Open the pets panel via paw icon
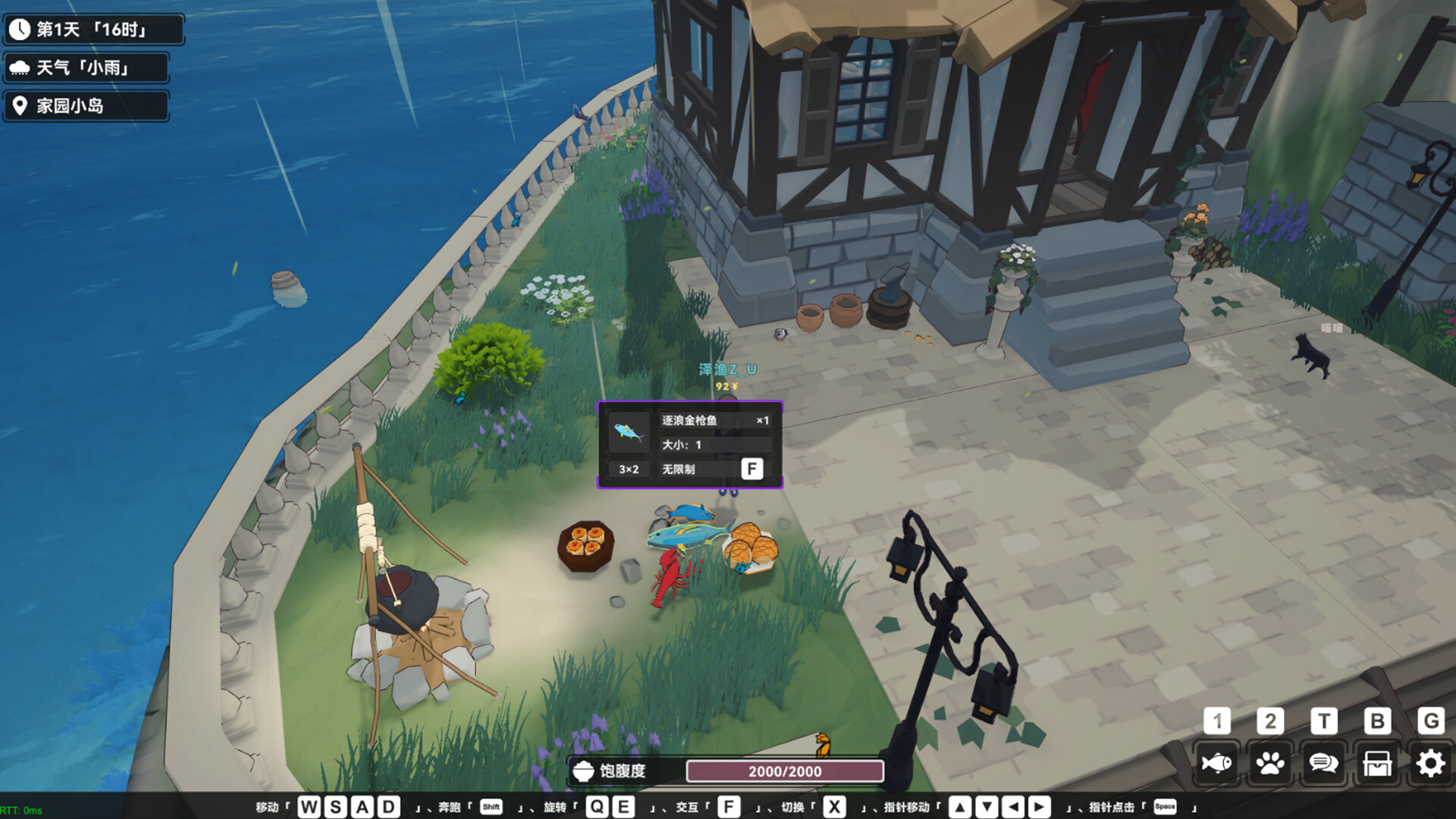Image resolution: width=1456 pixels, height=819 pixels. (x=1270, y=764)
